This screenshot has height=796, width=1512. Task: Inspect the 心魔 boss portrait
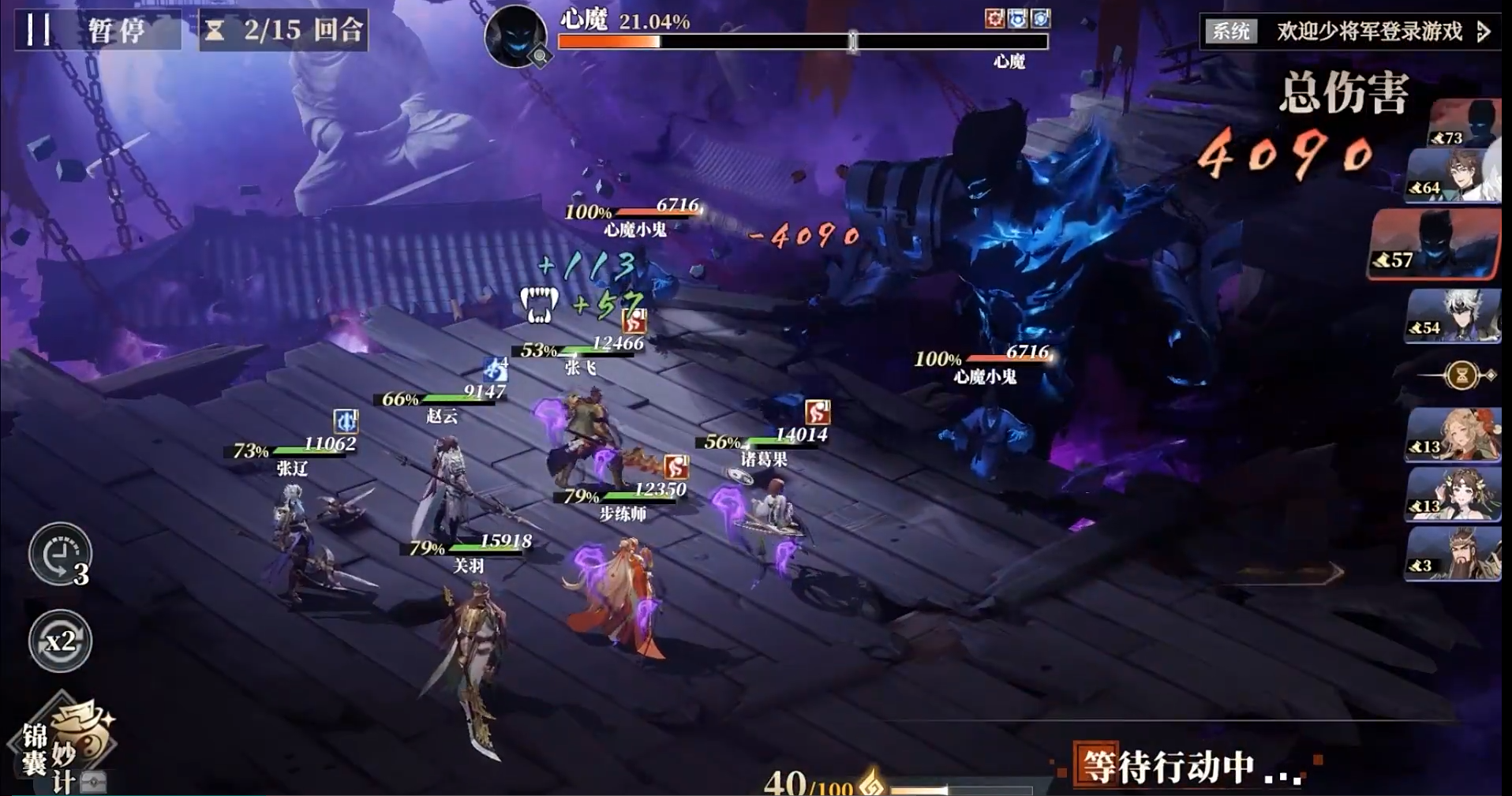515,36
